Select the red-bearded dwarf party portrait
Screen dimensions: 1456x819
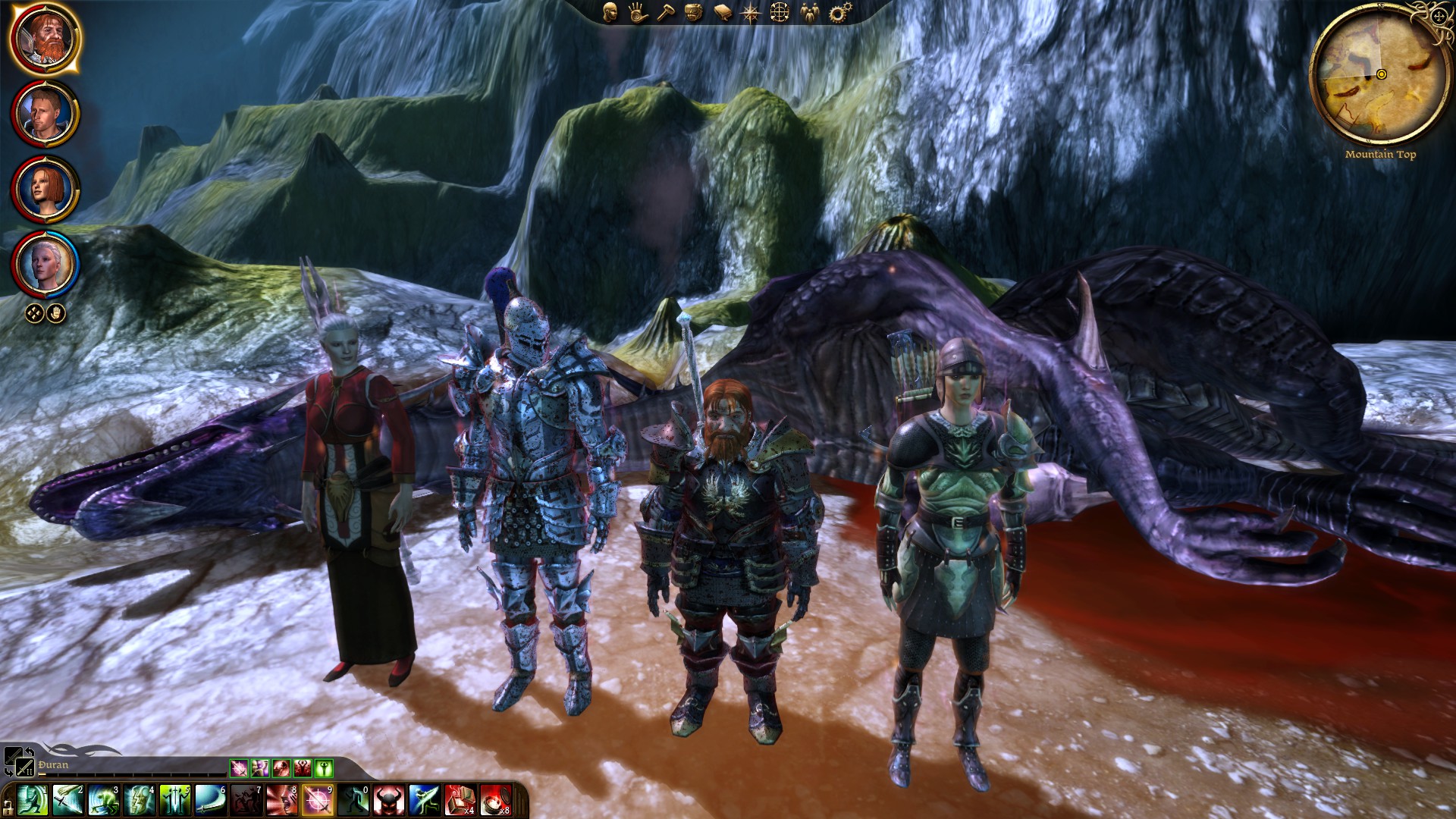(x=44, y=38)
